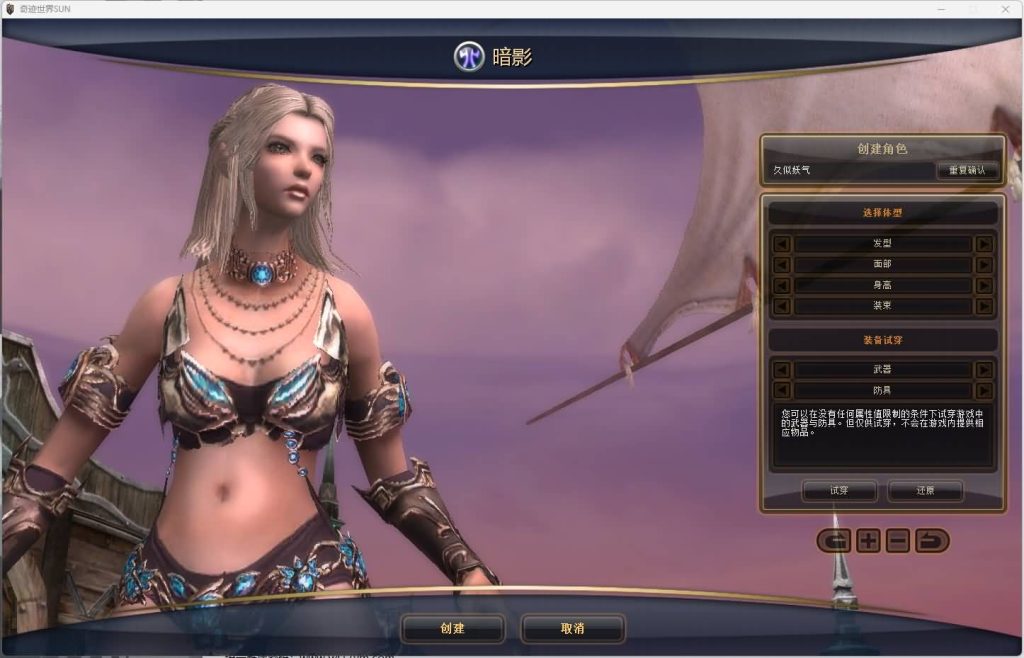This screenshot has height=658, width=1024.
Task: Click the 试穿 try-on button
Action: 839,490
